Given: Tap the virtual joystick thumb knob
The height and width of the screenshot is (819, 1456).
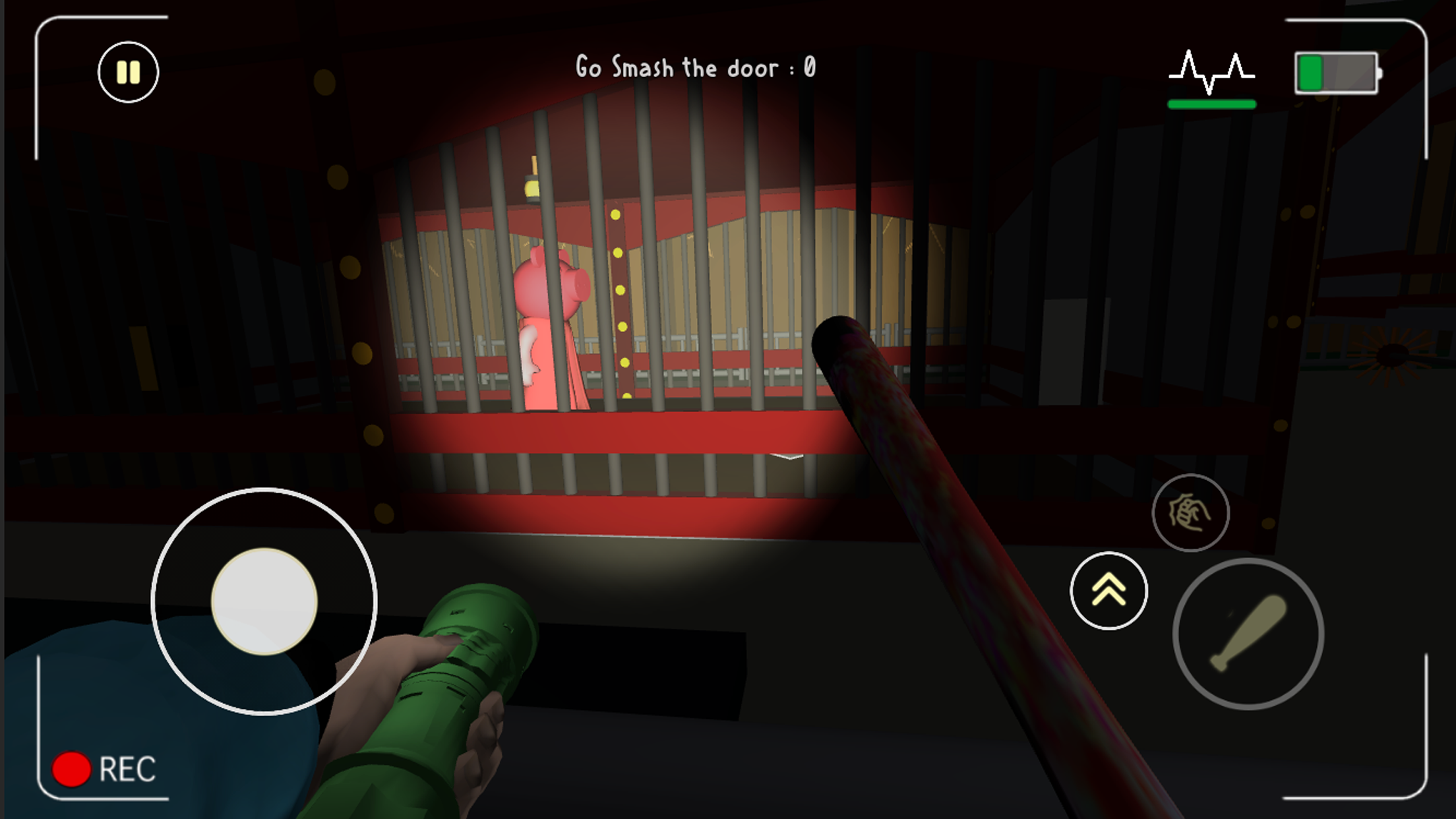Looking at the screenshot, I should (x=264, y=601).
